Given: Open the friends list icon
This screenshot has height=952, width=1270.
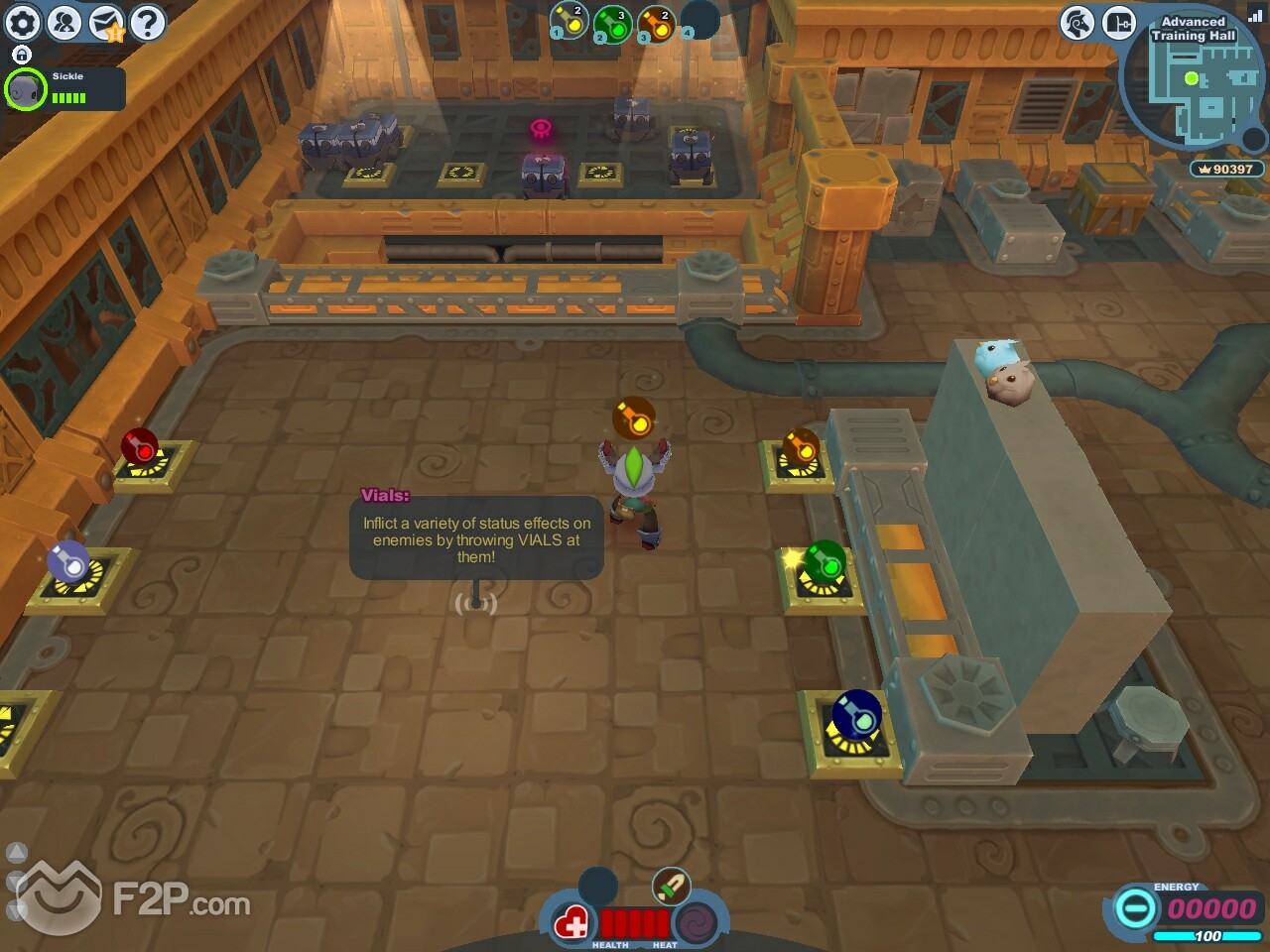Looking at the screenshot, I should (64, 22).
